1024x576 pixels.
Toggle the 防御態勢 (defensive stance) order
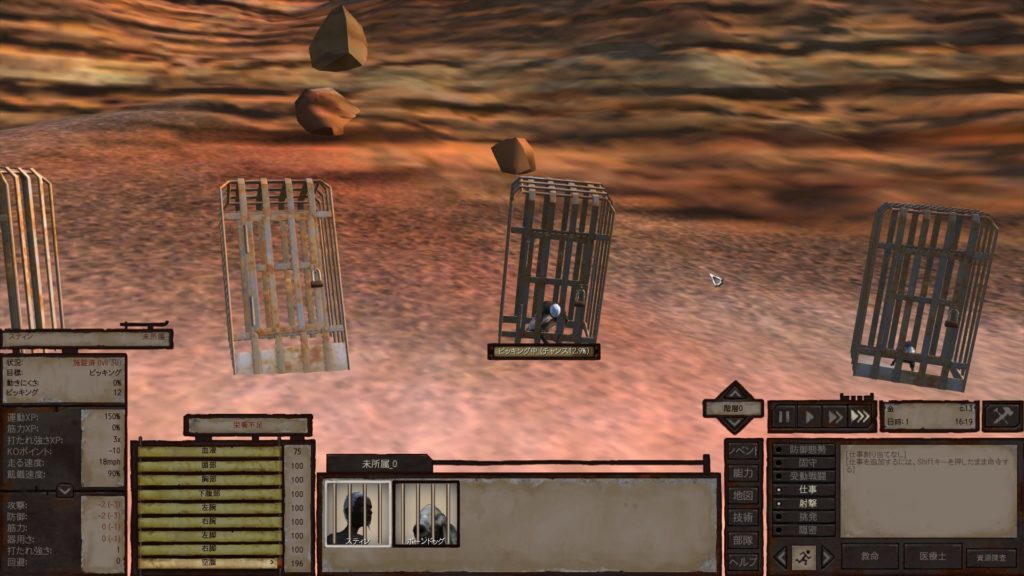805,450
